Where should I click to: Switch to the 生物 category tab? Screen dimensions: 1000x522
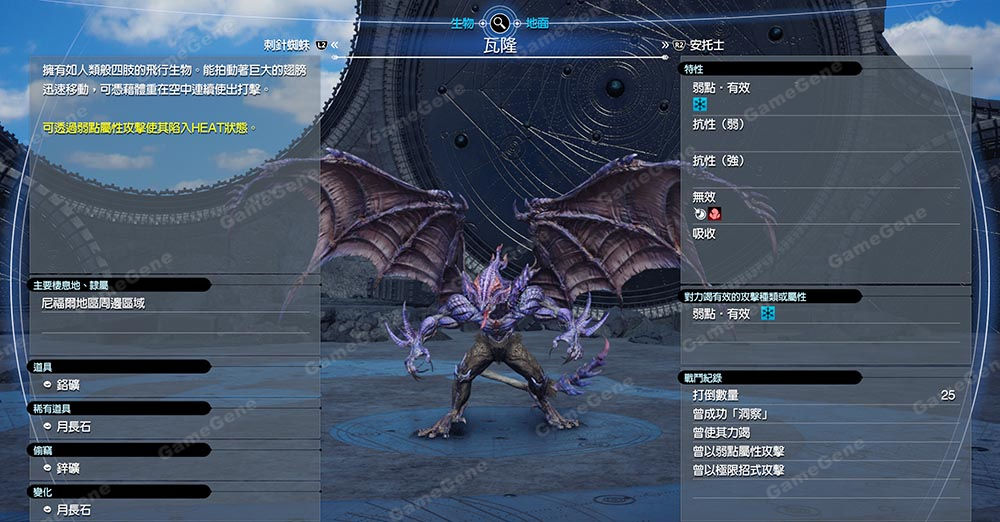click(462, 22)
